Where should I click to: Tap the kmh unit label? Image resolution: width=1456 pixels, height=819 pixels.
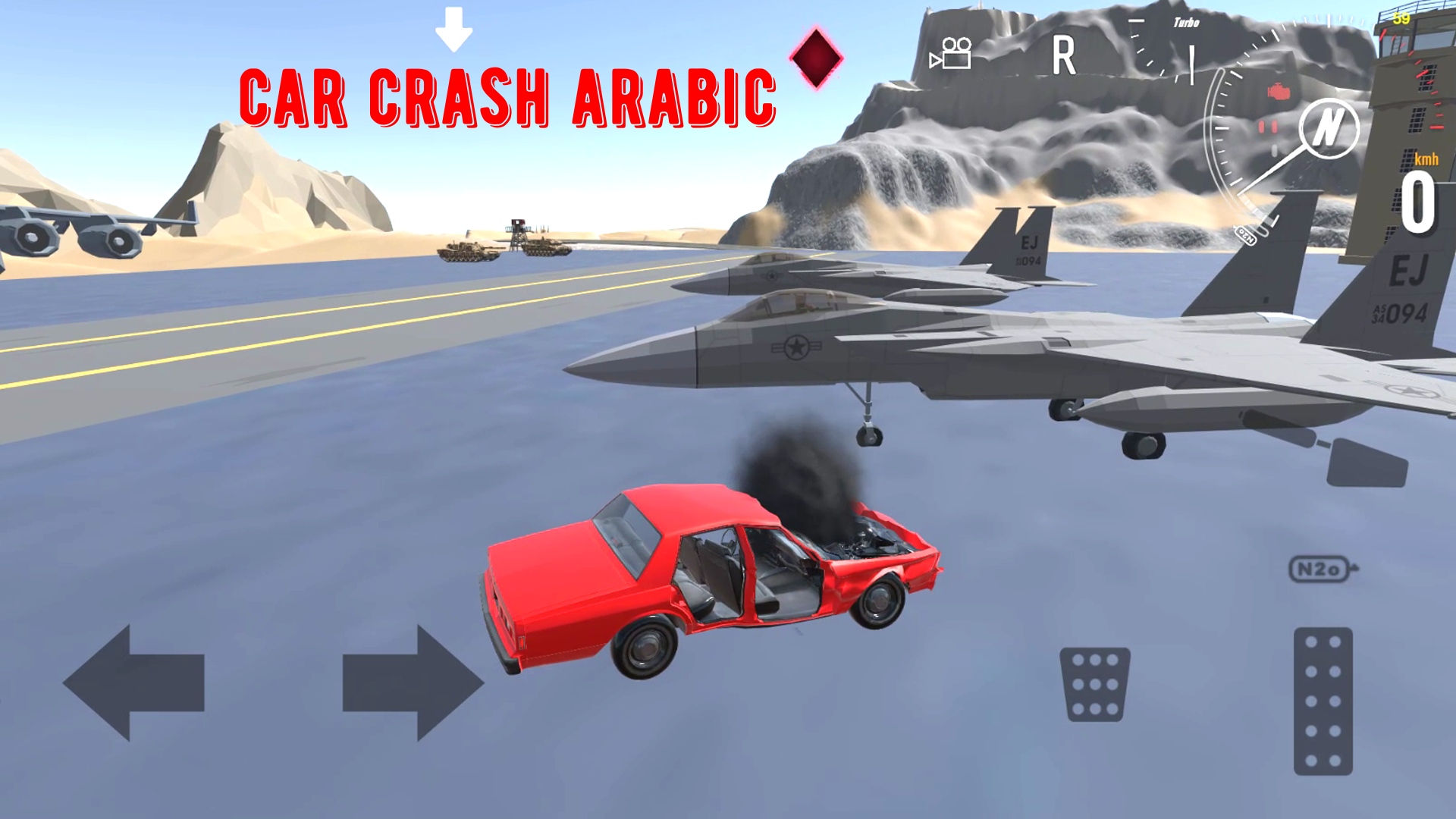(x=1426, y=160)
